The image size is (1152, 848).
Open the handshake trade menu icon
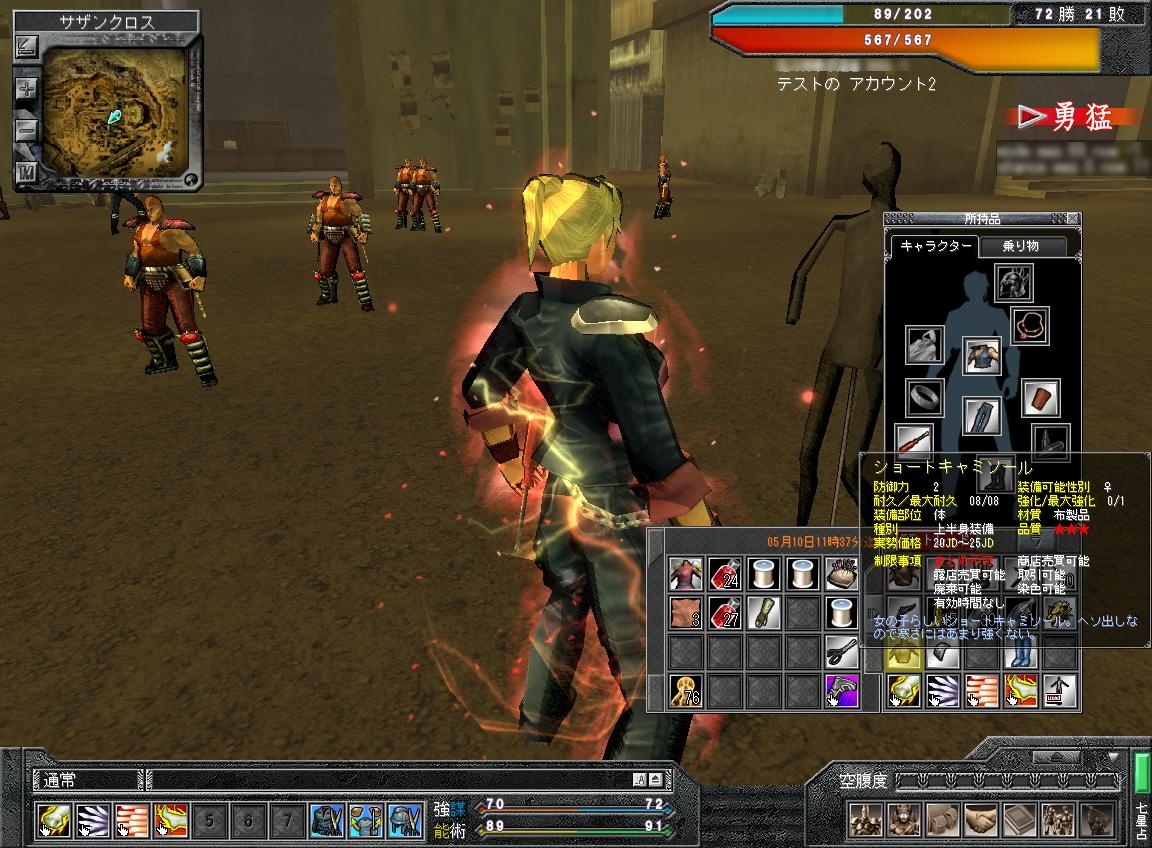click(981, 820)
